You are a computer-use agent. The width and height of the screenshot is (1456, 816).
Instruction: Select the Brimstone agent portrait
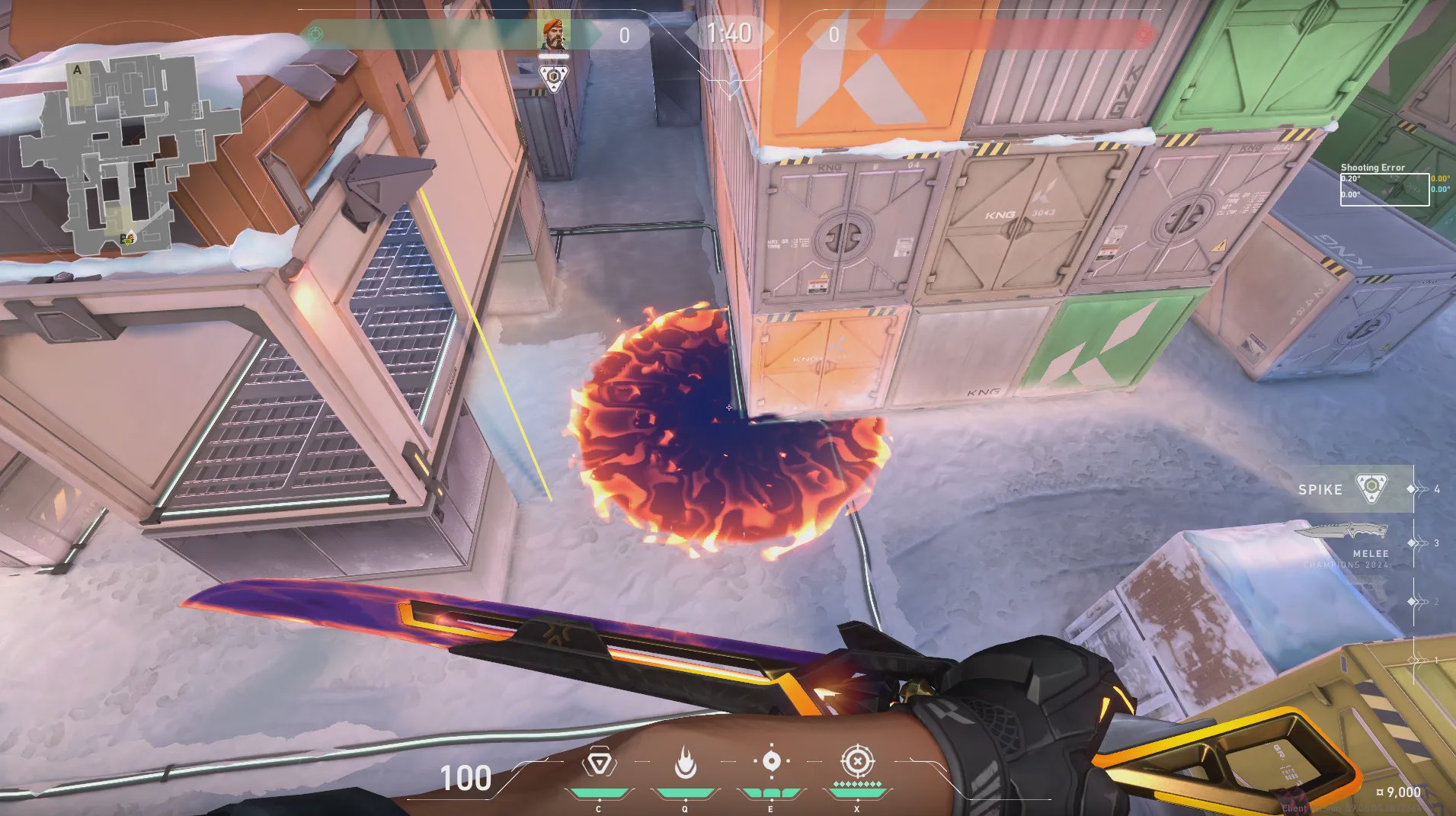554,34
